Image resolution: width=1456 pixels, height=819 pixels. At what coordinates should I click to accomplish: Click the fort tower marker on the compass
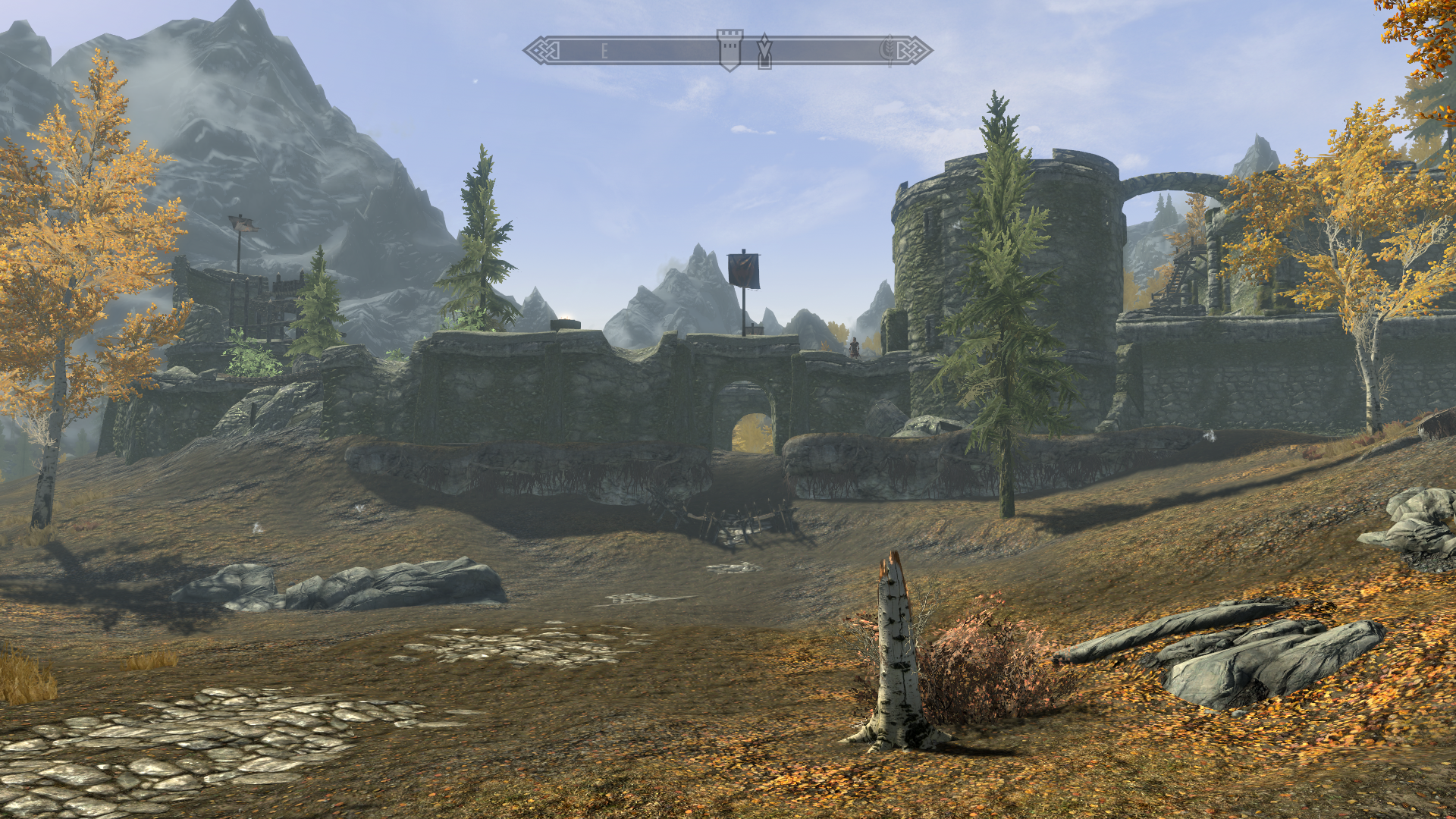point(730,49)
